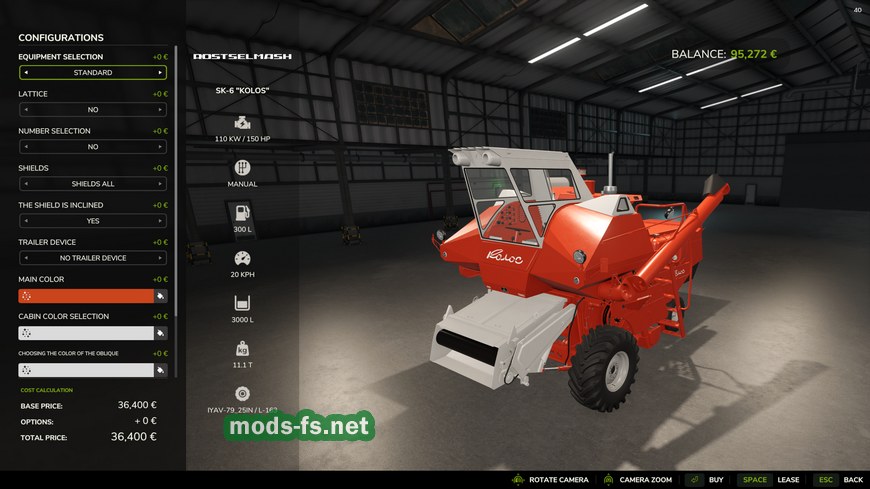Viewport: 870px width, 489px height.
Task: Click left arrow of Lattice option
Action: coord(26,110)
